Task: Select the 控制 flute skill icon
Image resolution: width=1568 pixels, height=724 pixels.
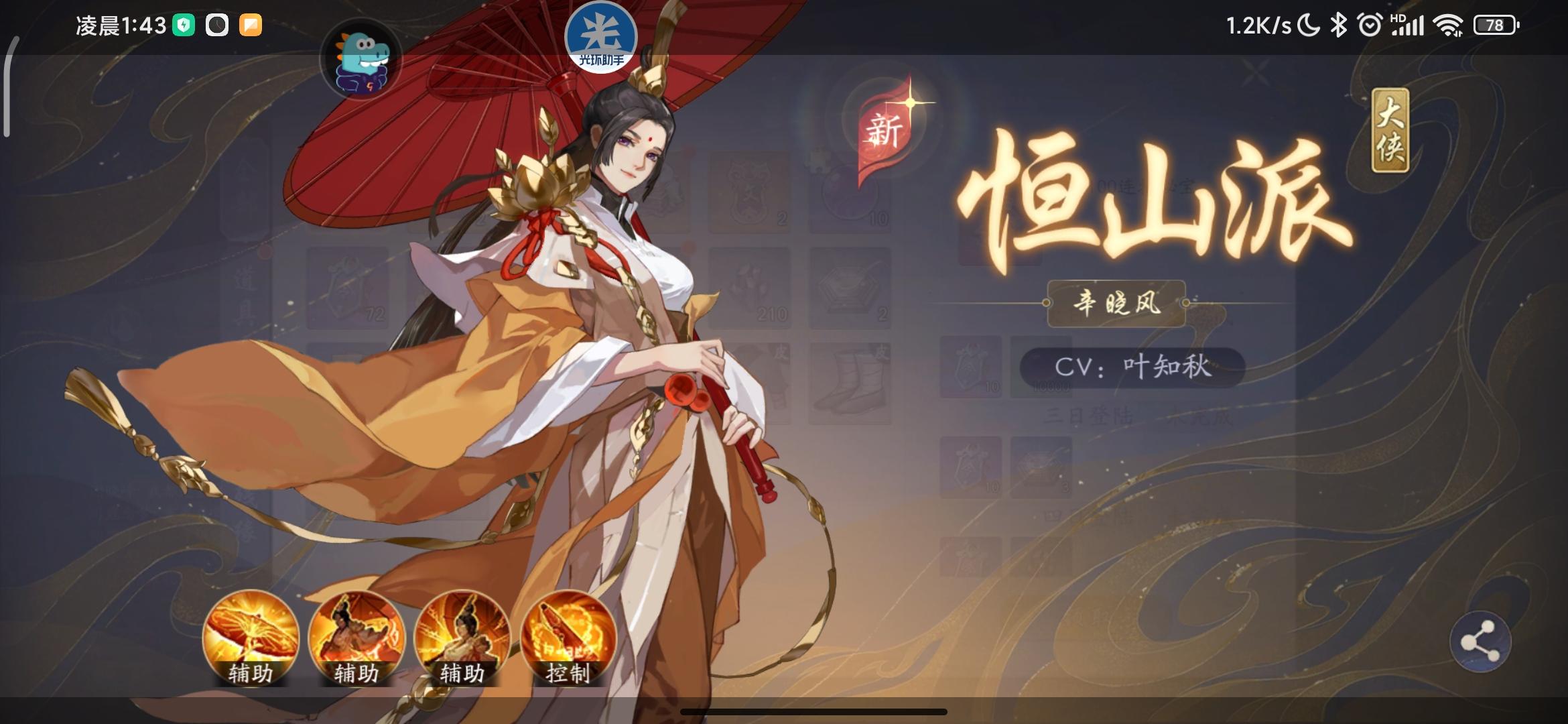Action: [x=565, y=640]
